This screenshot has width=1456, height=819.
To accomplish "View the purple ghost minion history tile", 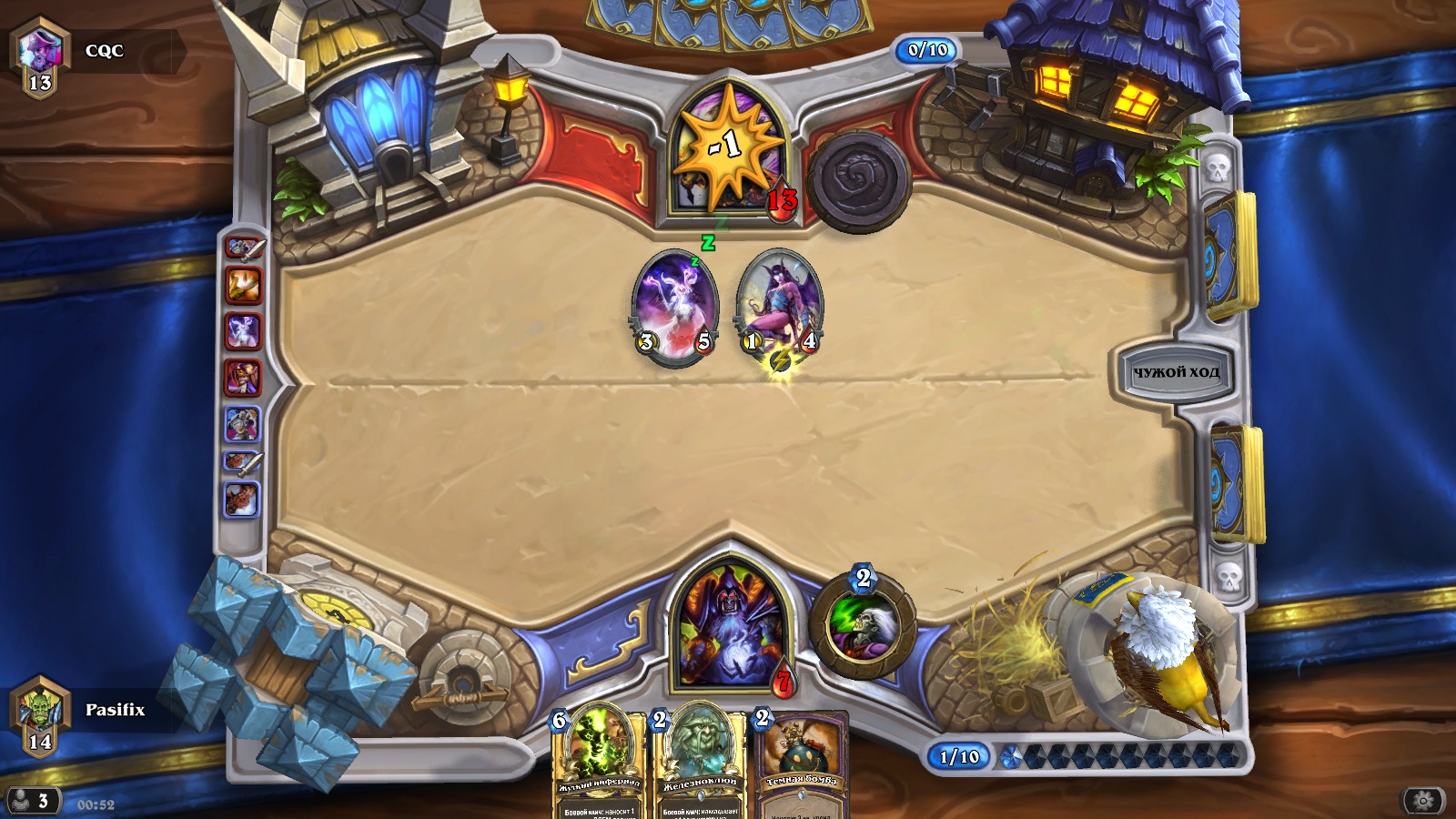I will pyautogui.click(x=243, y=331).
